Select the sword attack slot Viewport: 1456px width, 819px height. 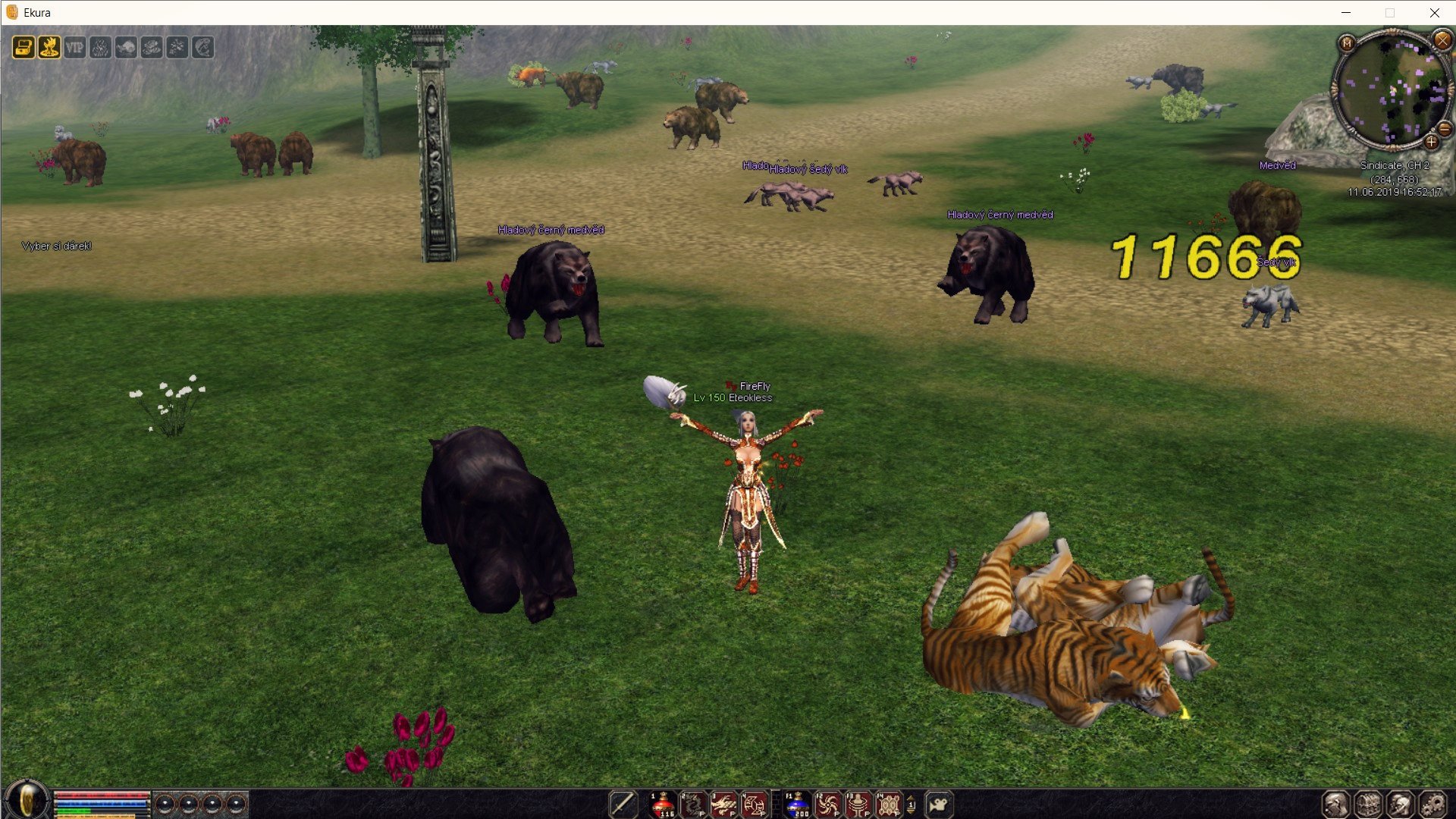pyautogui.click(x=623, y=804)
